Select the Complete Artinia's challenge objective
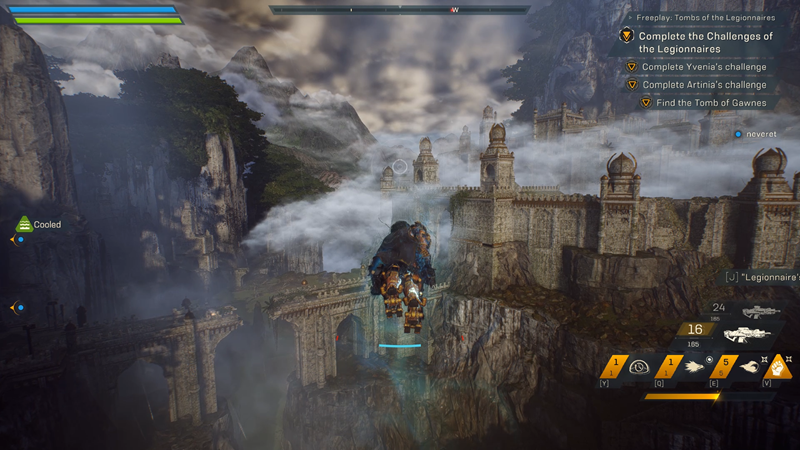 704,85
